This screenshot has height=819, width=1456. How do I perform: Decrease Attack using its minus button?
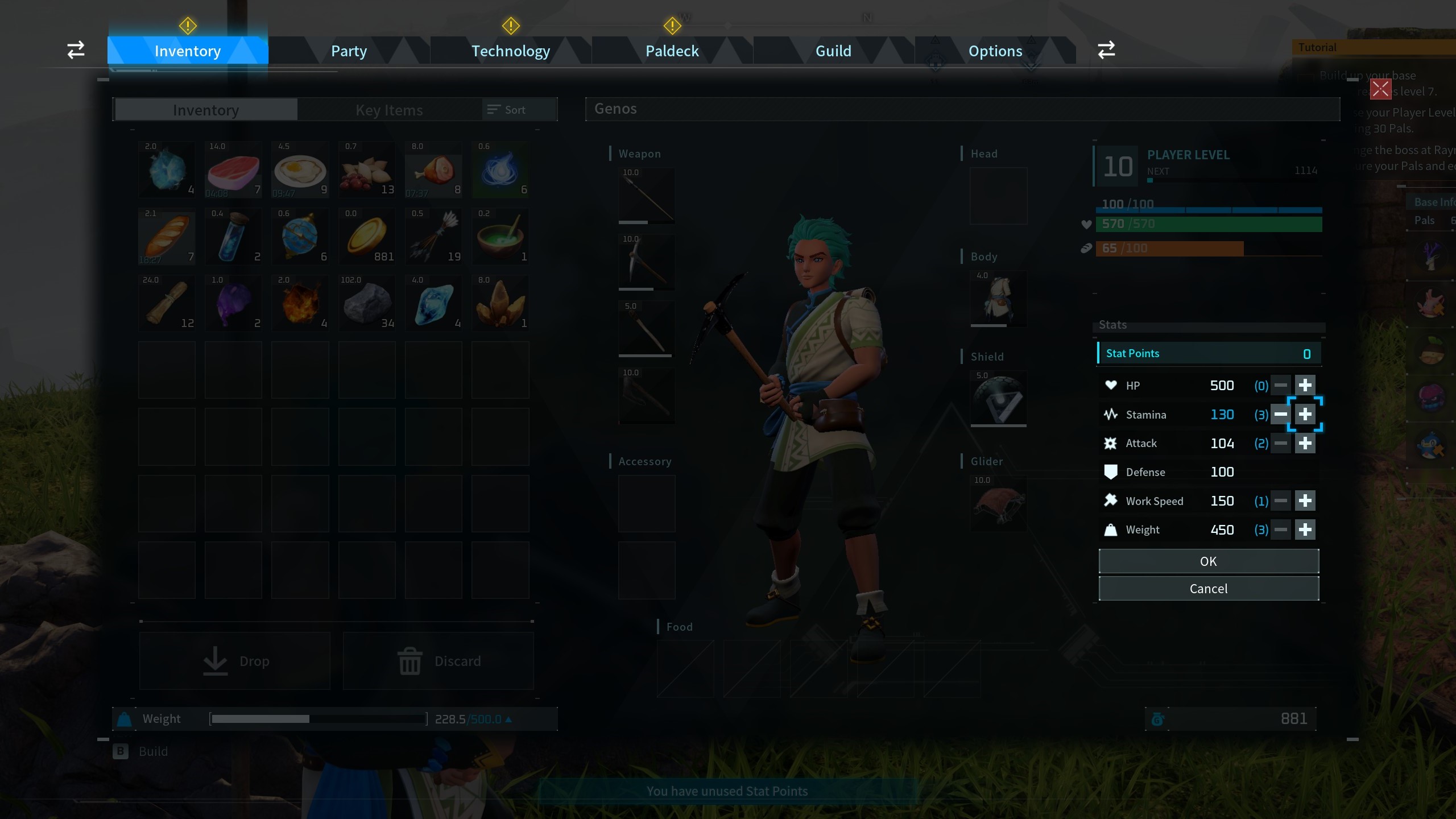coord(1281,443)
